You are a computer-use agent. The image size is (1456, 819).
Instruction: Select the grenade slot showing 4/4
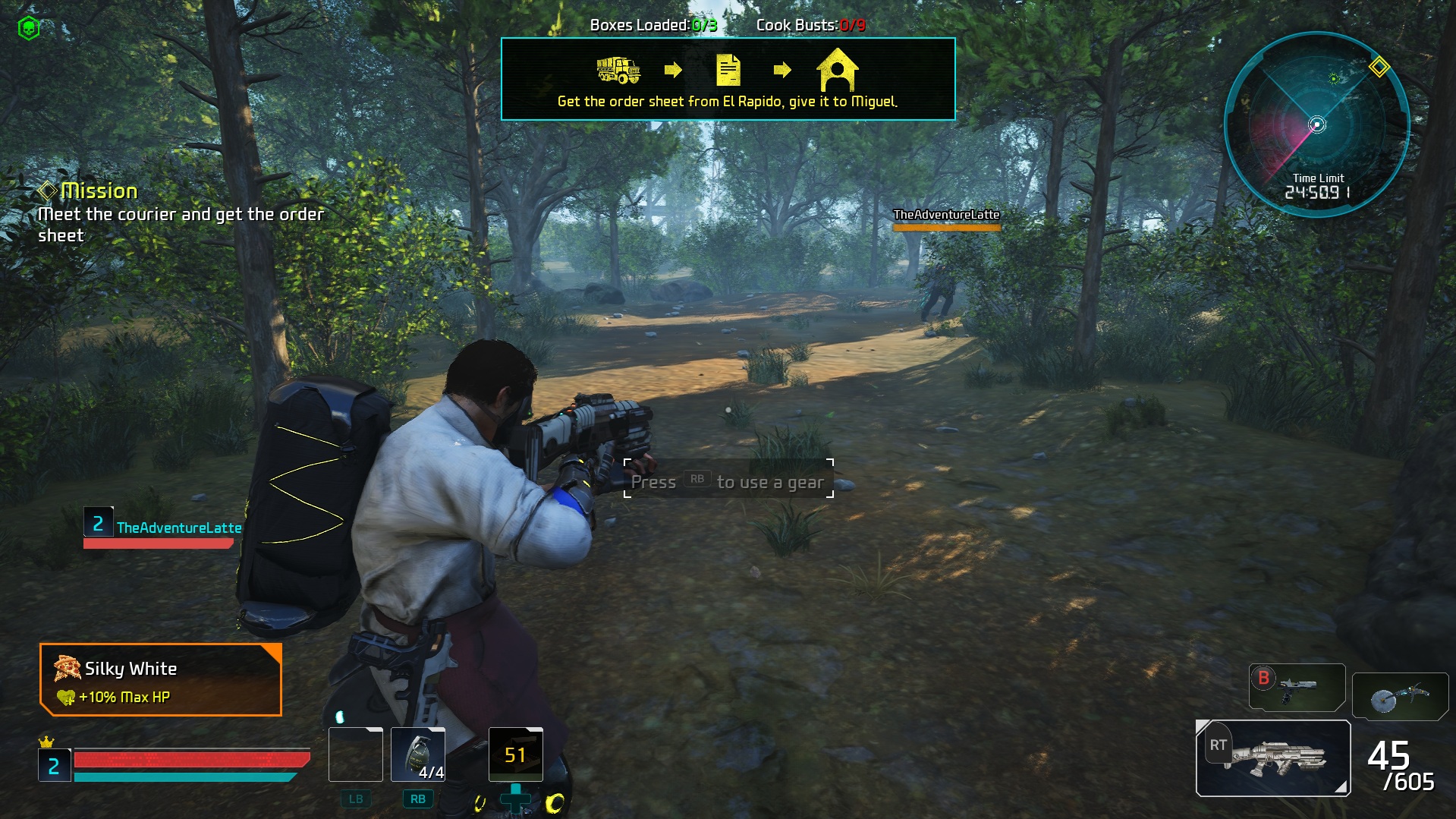click(418, 754)
